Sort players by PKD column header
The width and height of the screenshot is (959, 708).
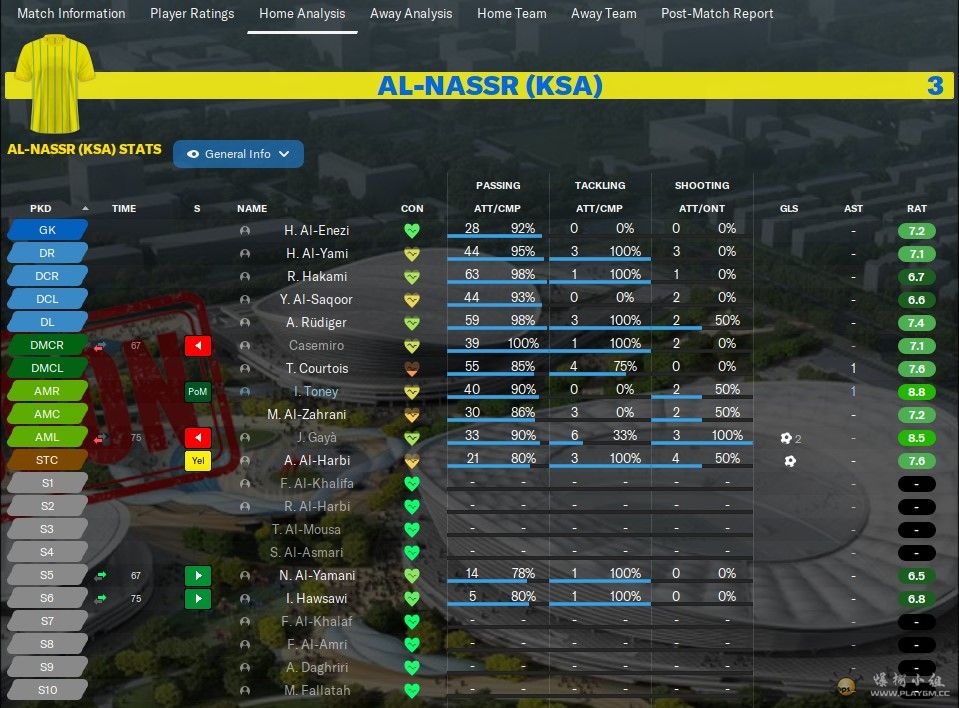click(41, 209)
